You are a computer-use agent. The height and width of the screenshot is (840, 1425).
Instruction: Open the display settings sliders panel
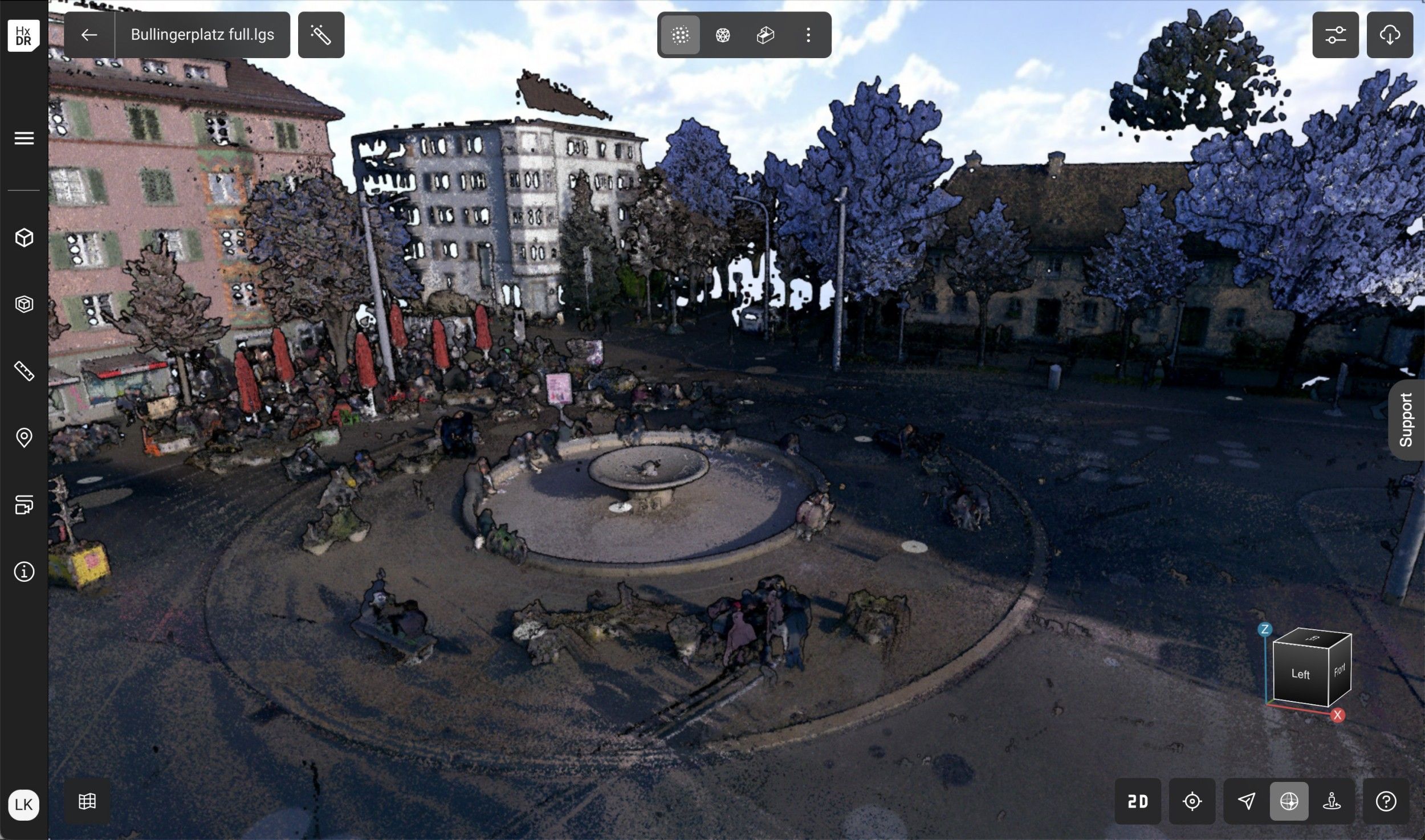(1336, 35)
